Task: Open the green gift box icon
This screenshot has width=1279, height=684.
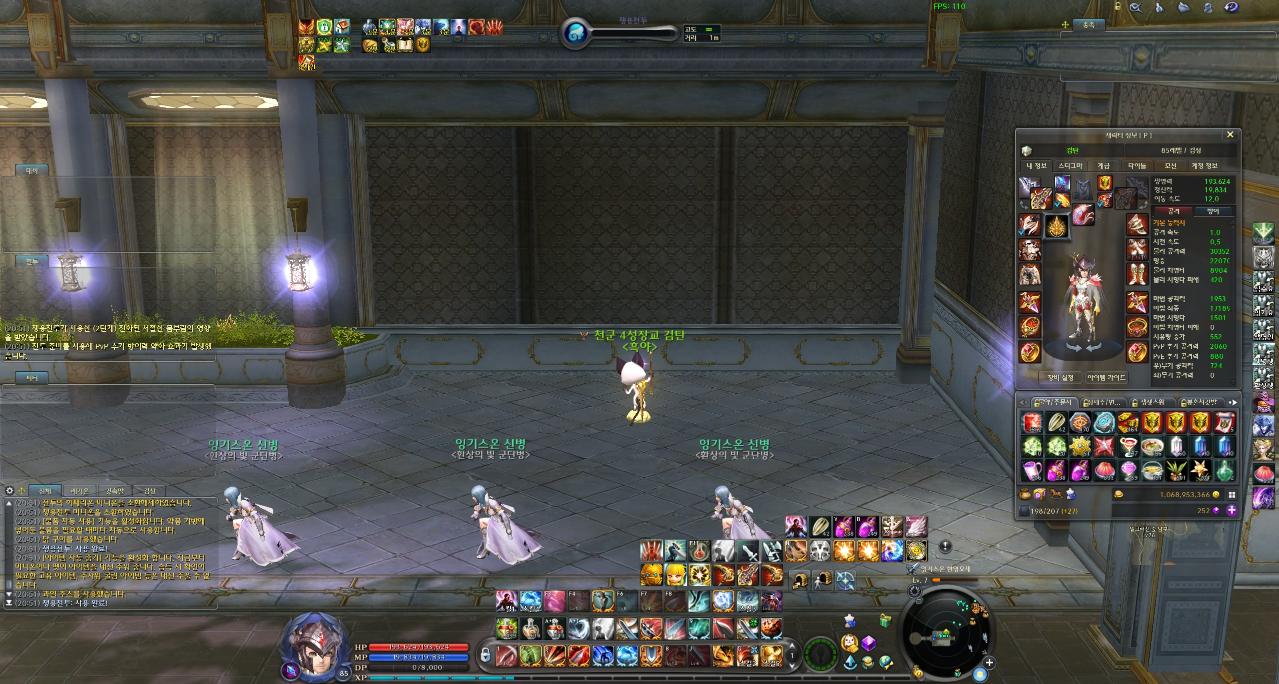Action: (x=883, y=622)
